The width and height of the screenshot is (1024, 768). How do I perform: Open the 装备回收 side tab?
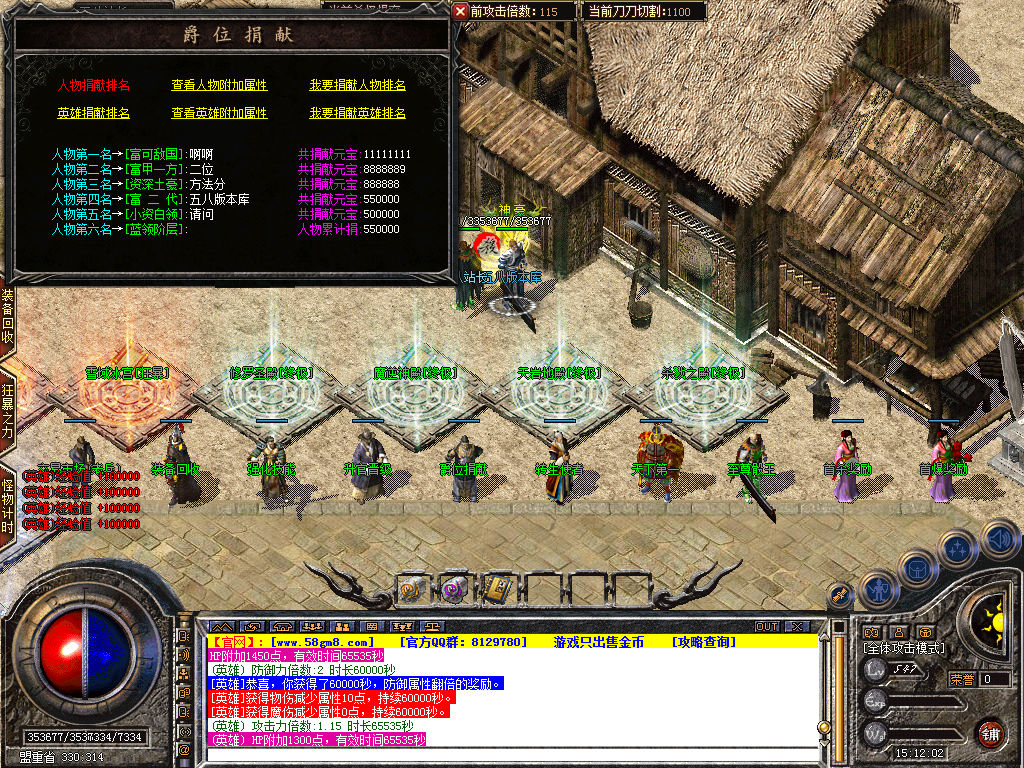tap(7, 317)
